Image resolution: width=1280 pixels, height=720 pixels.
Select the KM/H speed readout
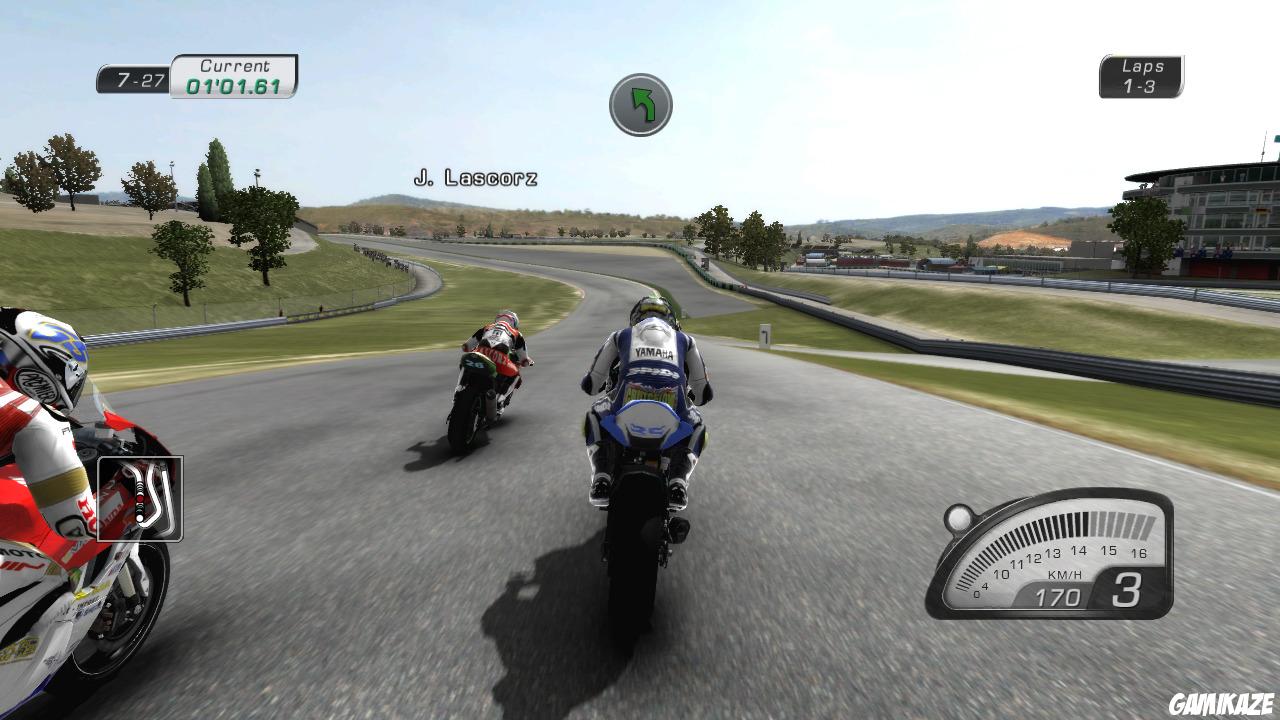tap(1060, 590)
